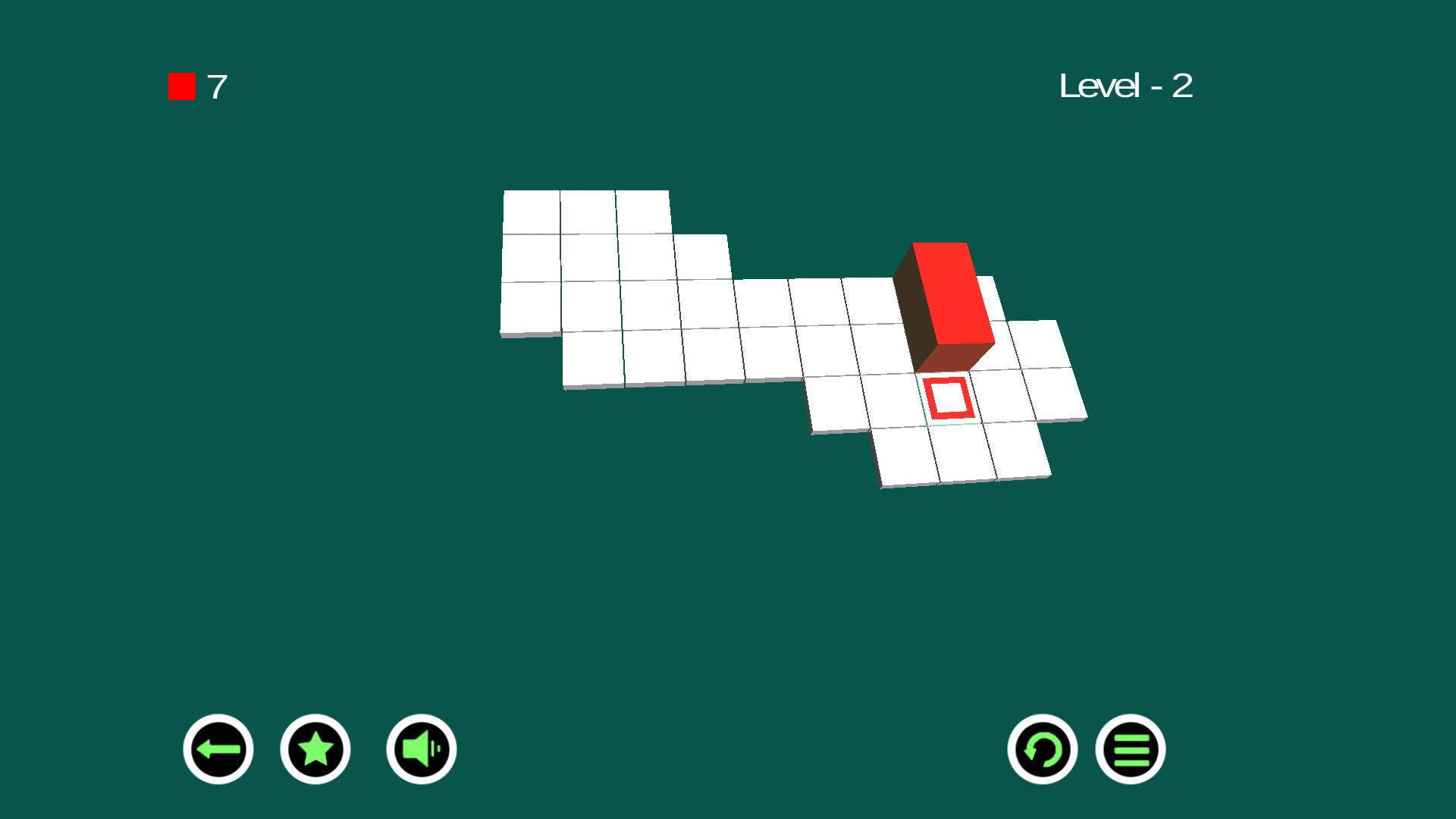Toggle audio off with the volume icon
This screenshot has height=819, width=1456.
tap(419, 748)
